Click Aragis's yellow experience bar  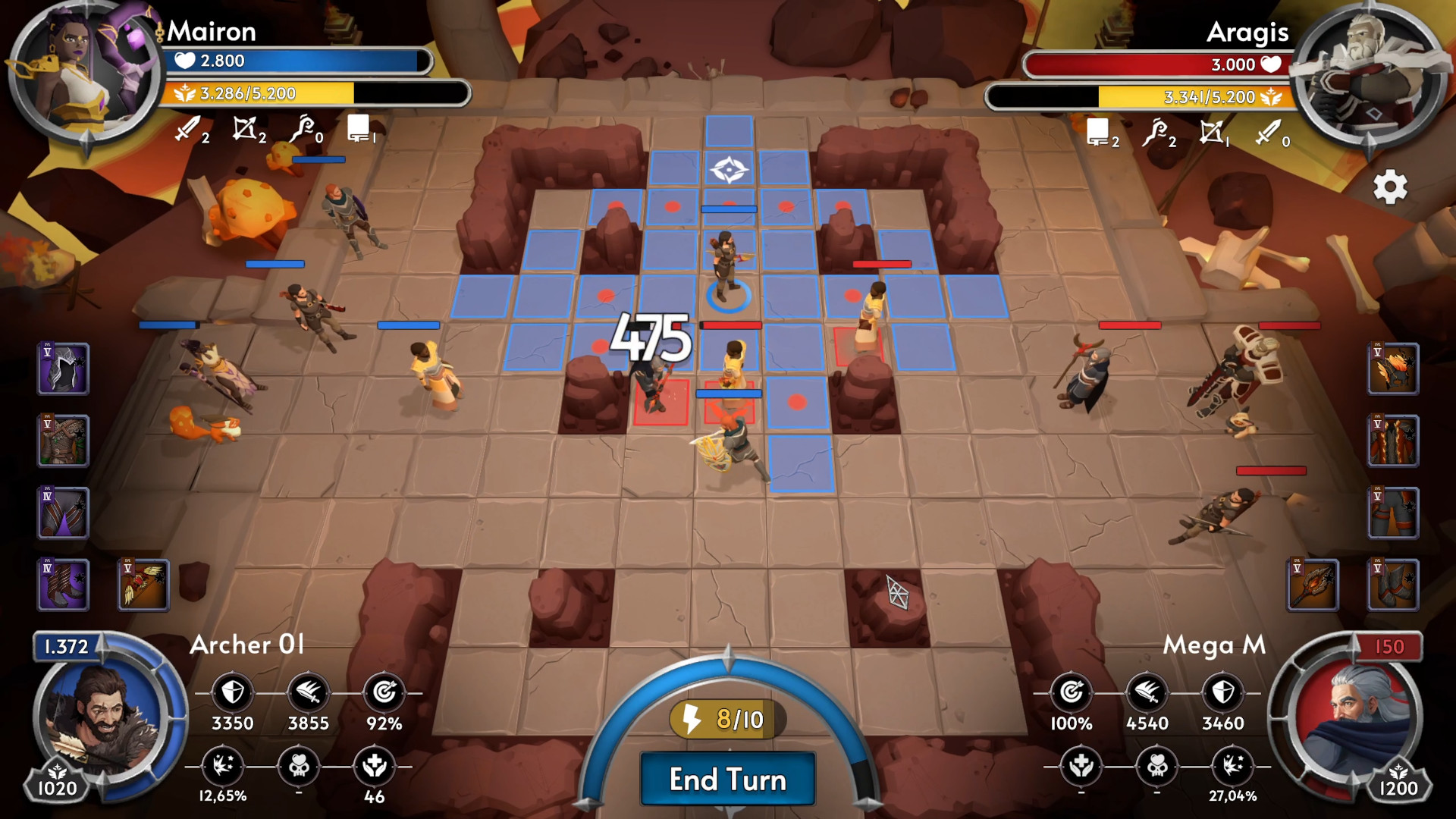tap(1183, 95)
